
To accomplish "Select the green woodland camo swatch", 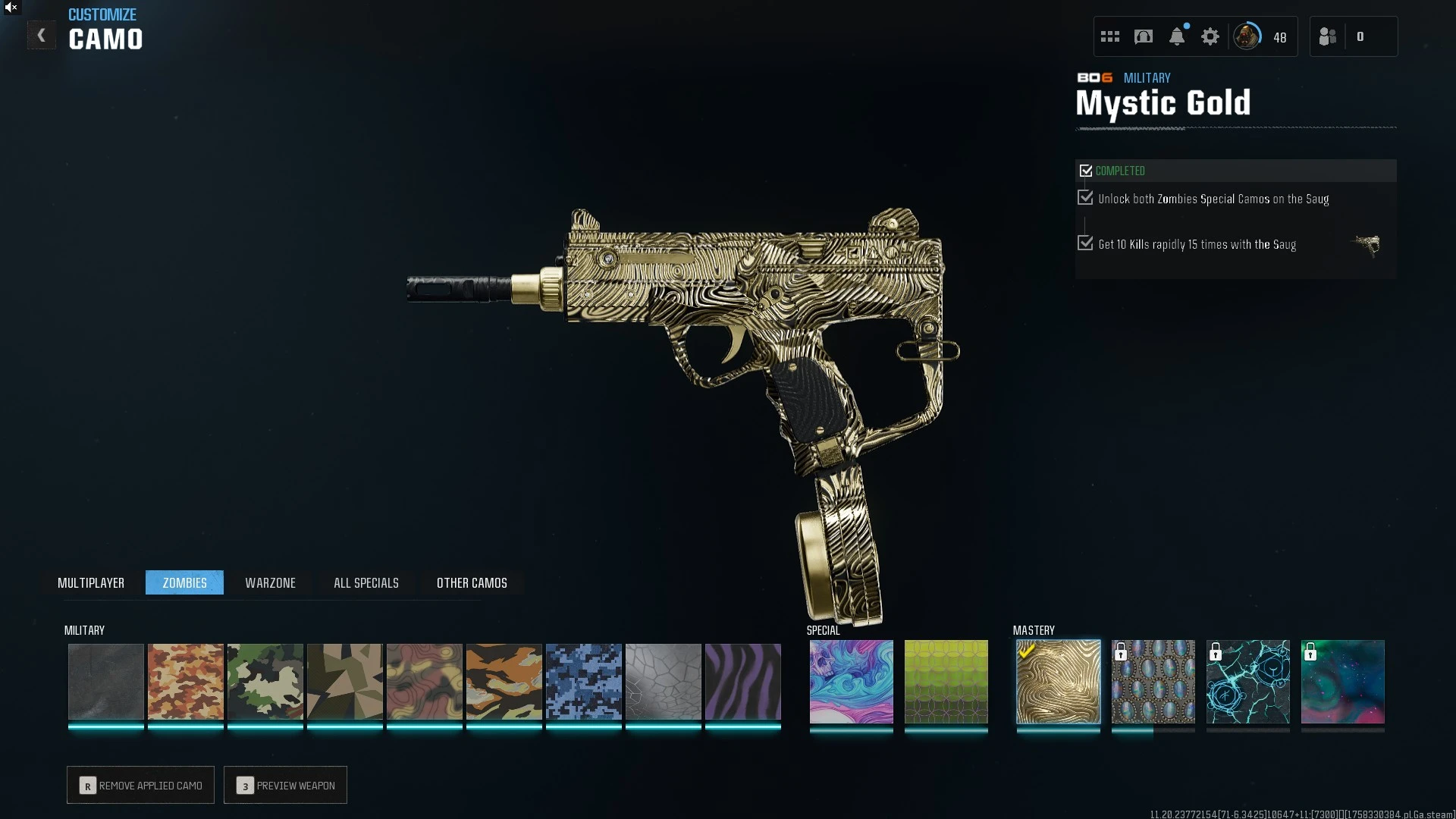I will point(265,681).
